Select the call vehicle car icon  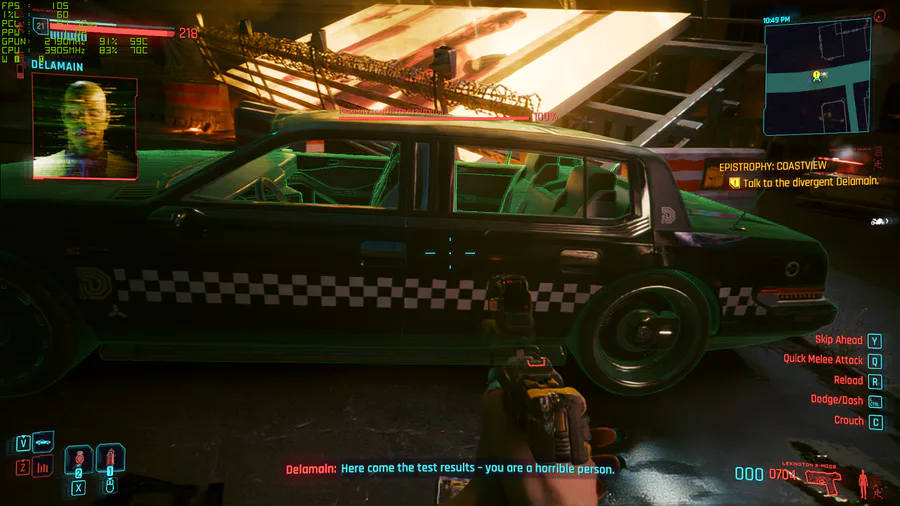[44, 442]
